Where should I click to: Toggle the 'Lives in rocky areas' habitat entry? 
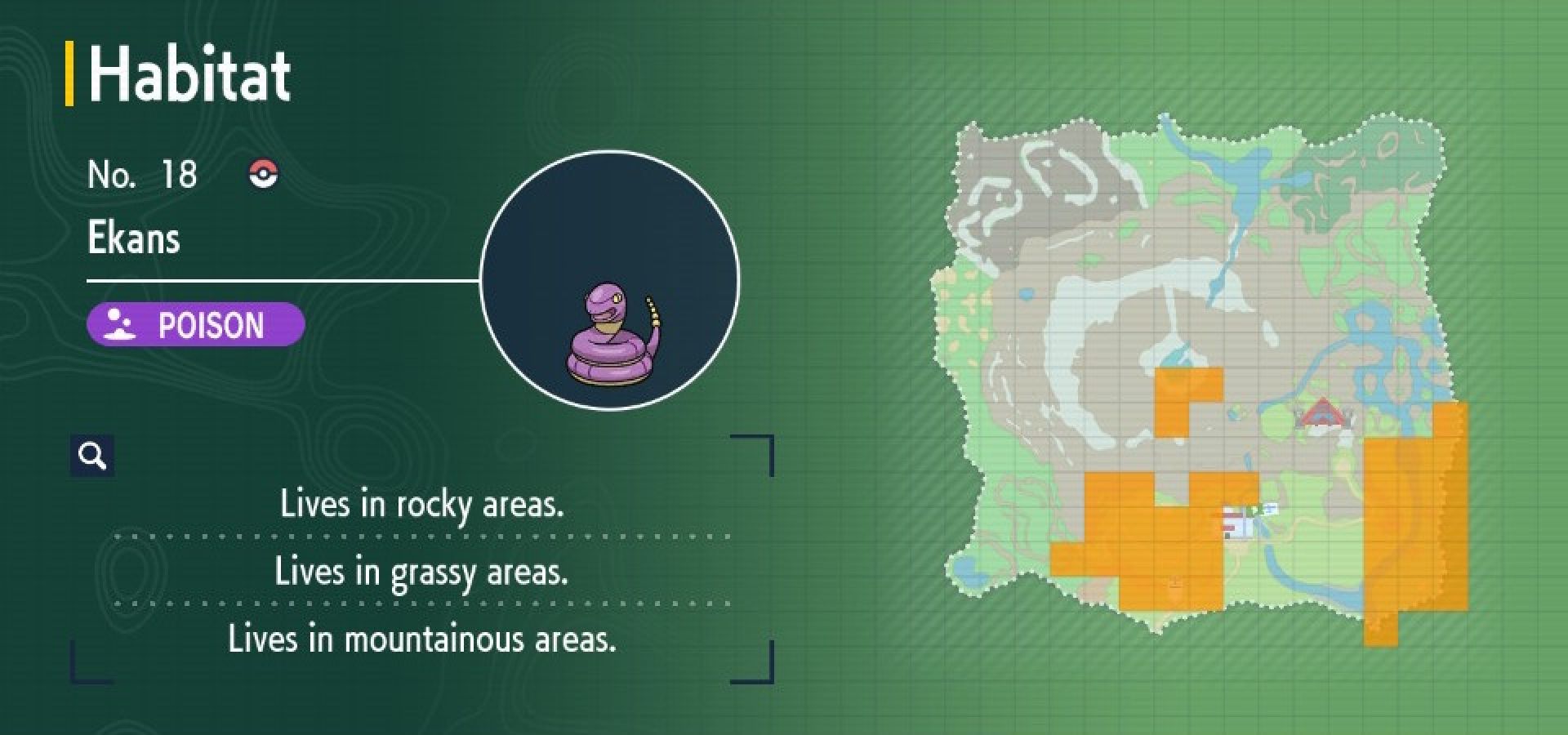[x=425, y=505]
